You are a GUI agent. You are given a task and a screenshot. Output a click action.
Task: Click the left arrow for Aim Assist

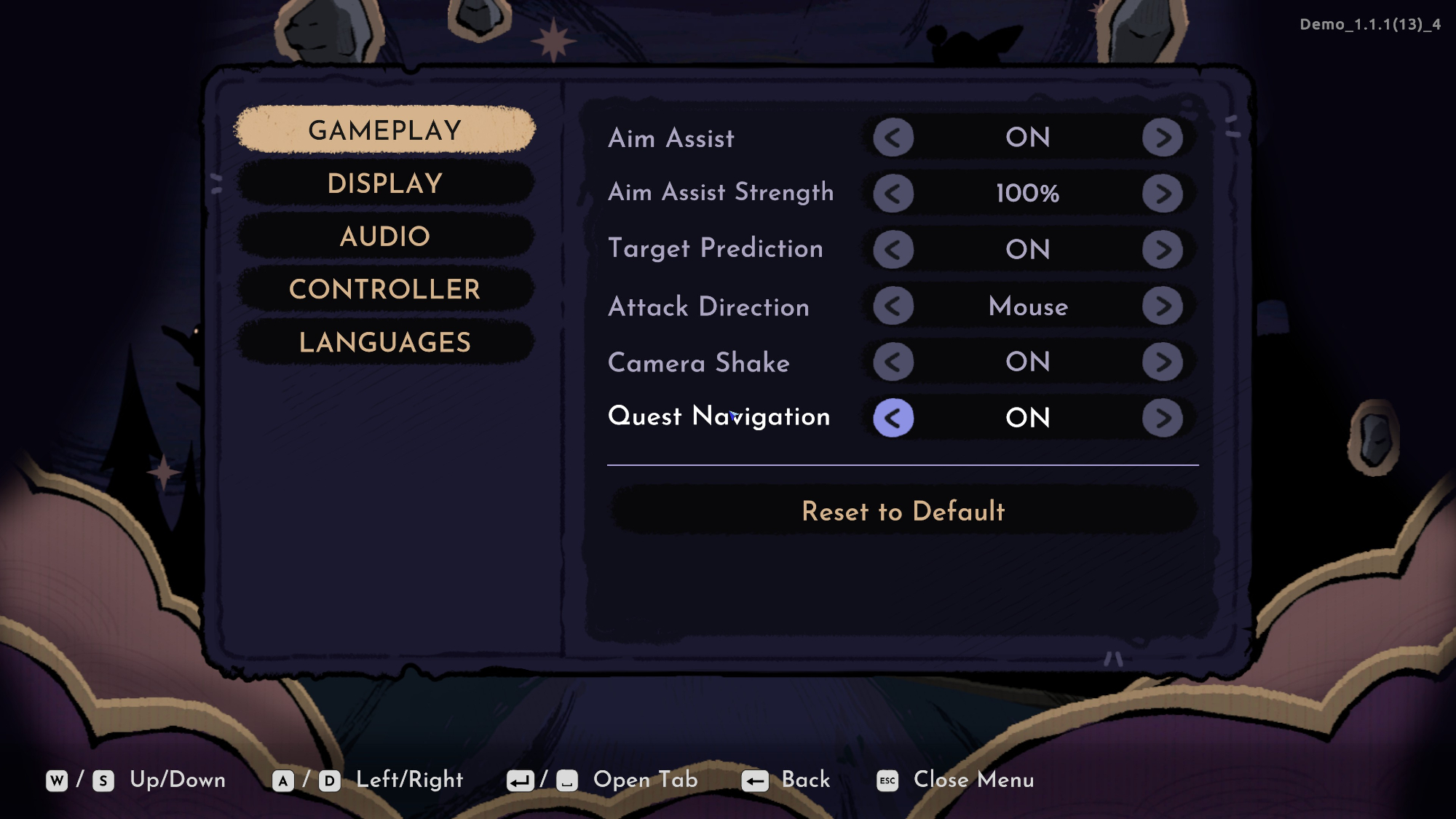(893, 138)
